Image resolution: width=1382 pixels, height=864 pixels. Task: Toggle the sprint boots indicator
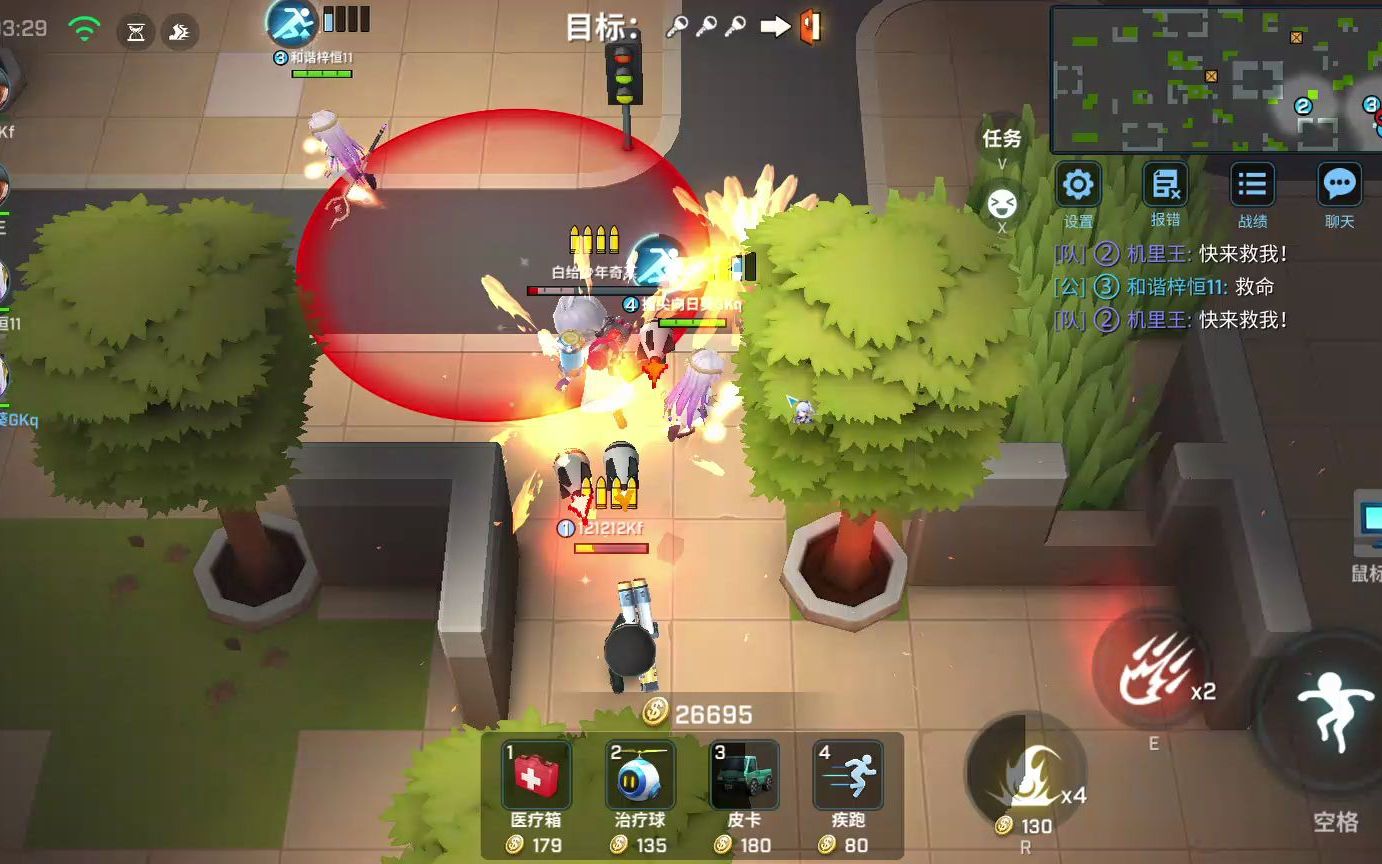pyautogui.click(x=180, y=29)
